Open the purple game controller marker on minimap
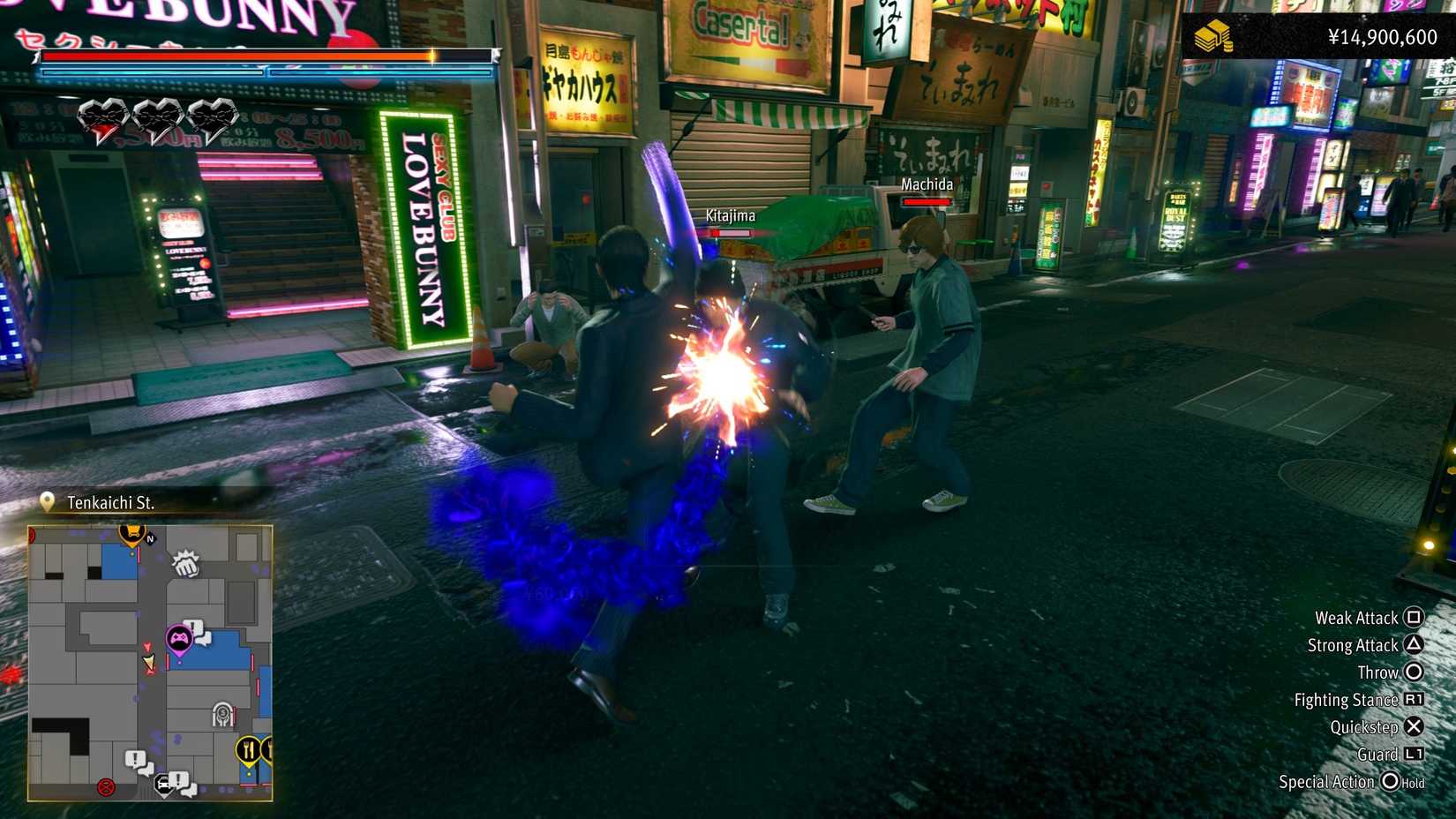Screen dimensions: 1456x819 179,637
